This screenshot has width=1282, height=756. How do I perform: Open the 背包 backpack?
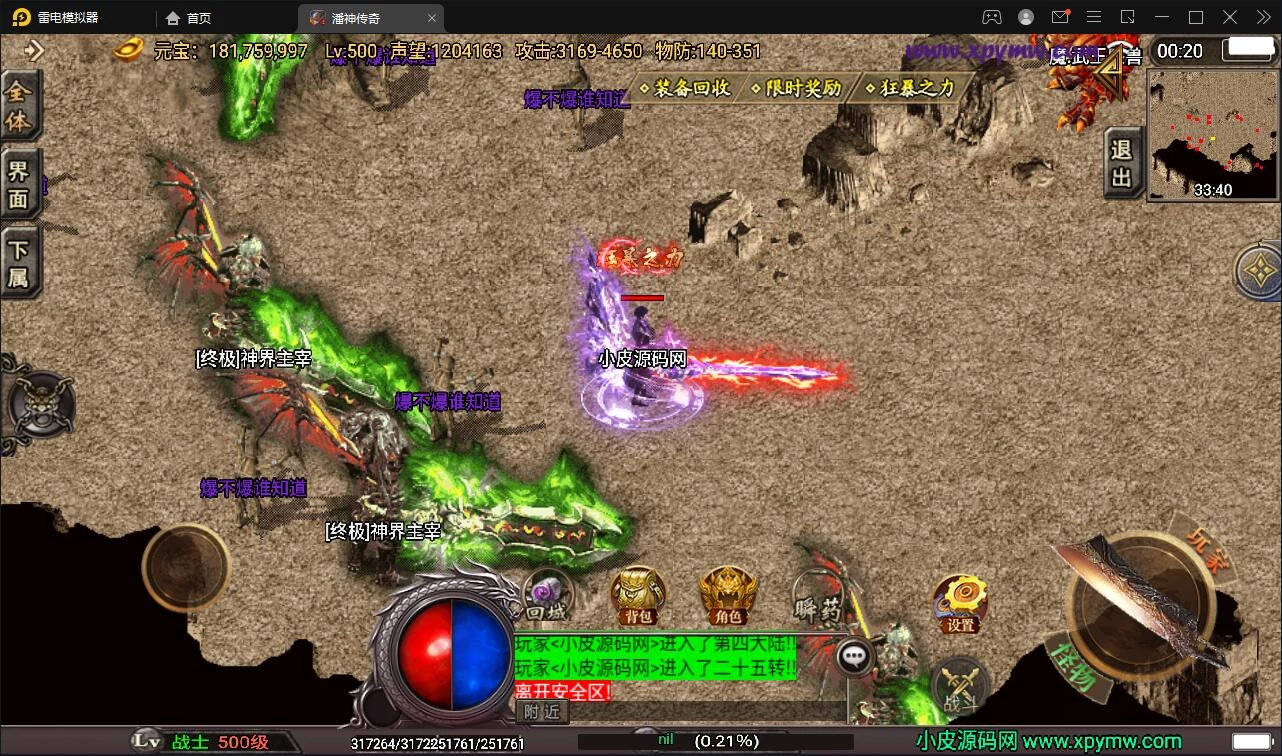(x=638, y=596)
